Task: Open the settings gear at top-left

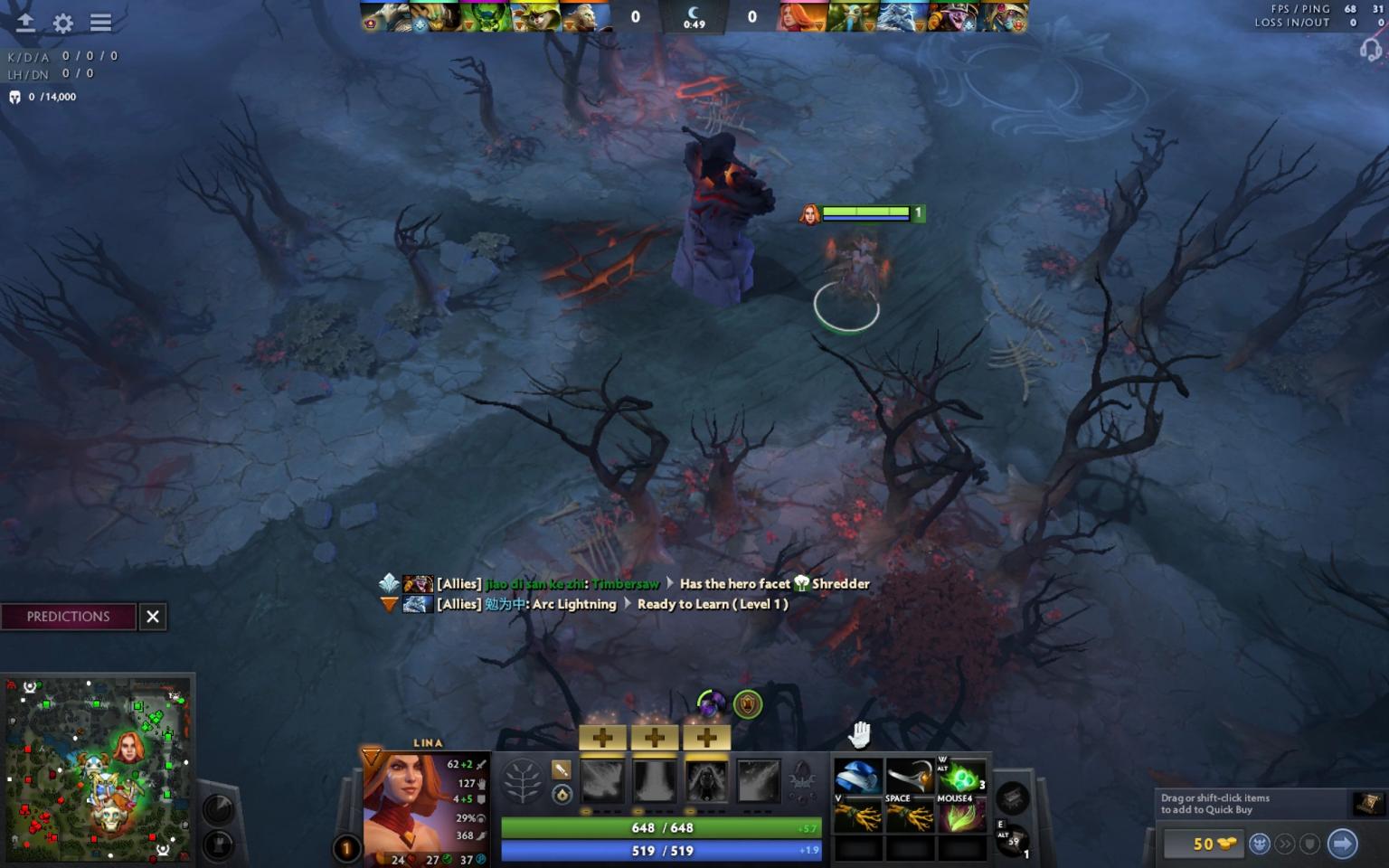Action: pyautogui.click(x=61, y=24)
